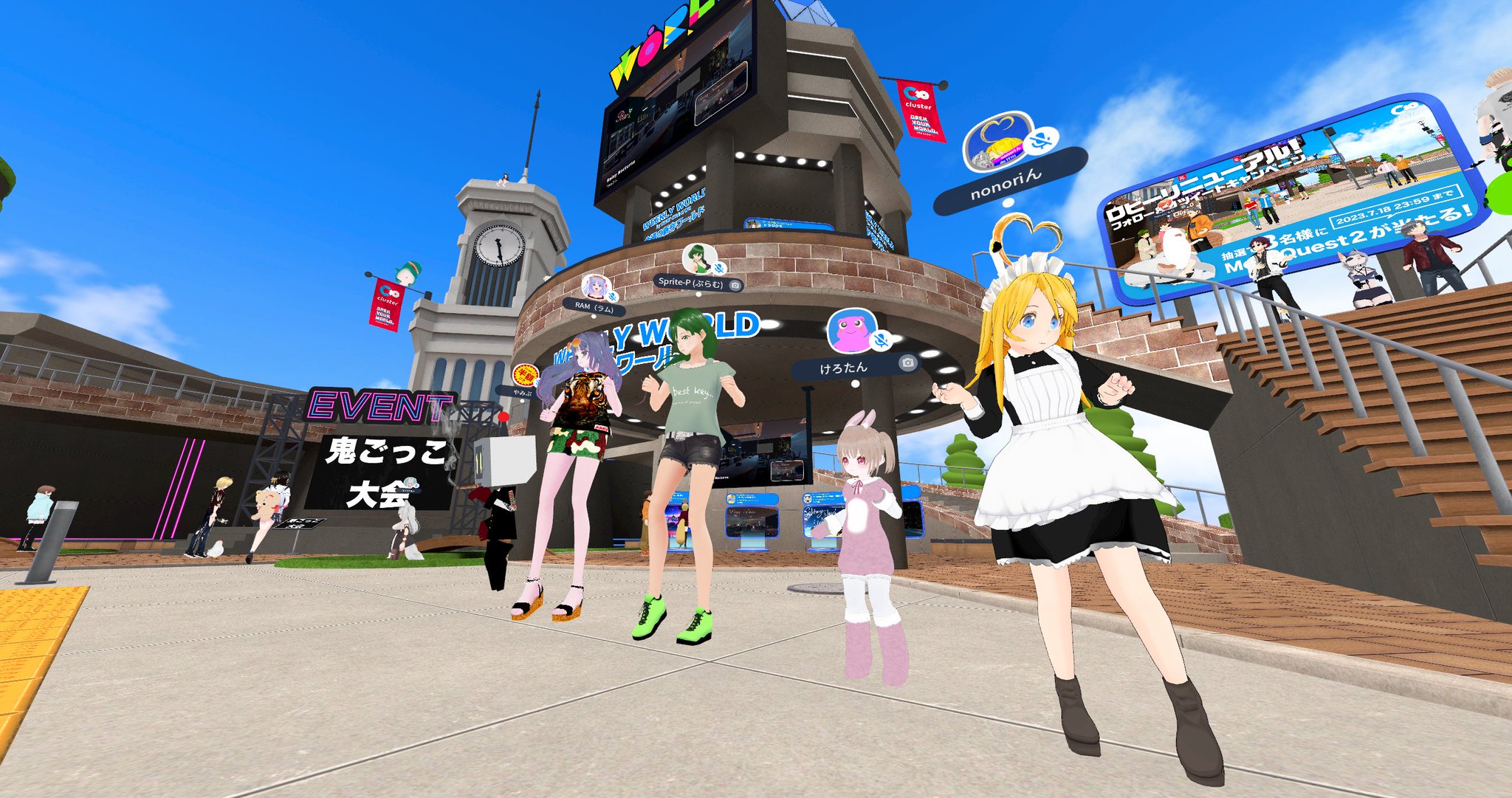Expand Sprite-P's nameplate detail dot
The image size is (1512, 798).
click(x=698, y=295)
